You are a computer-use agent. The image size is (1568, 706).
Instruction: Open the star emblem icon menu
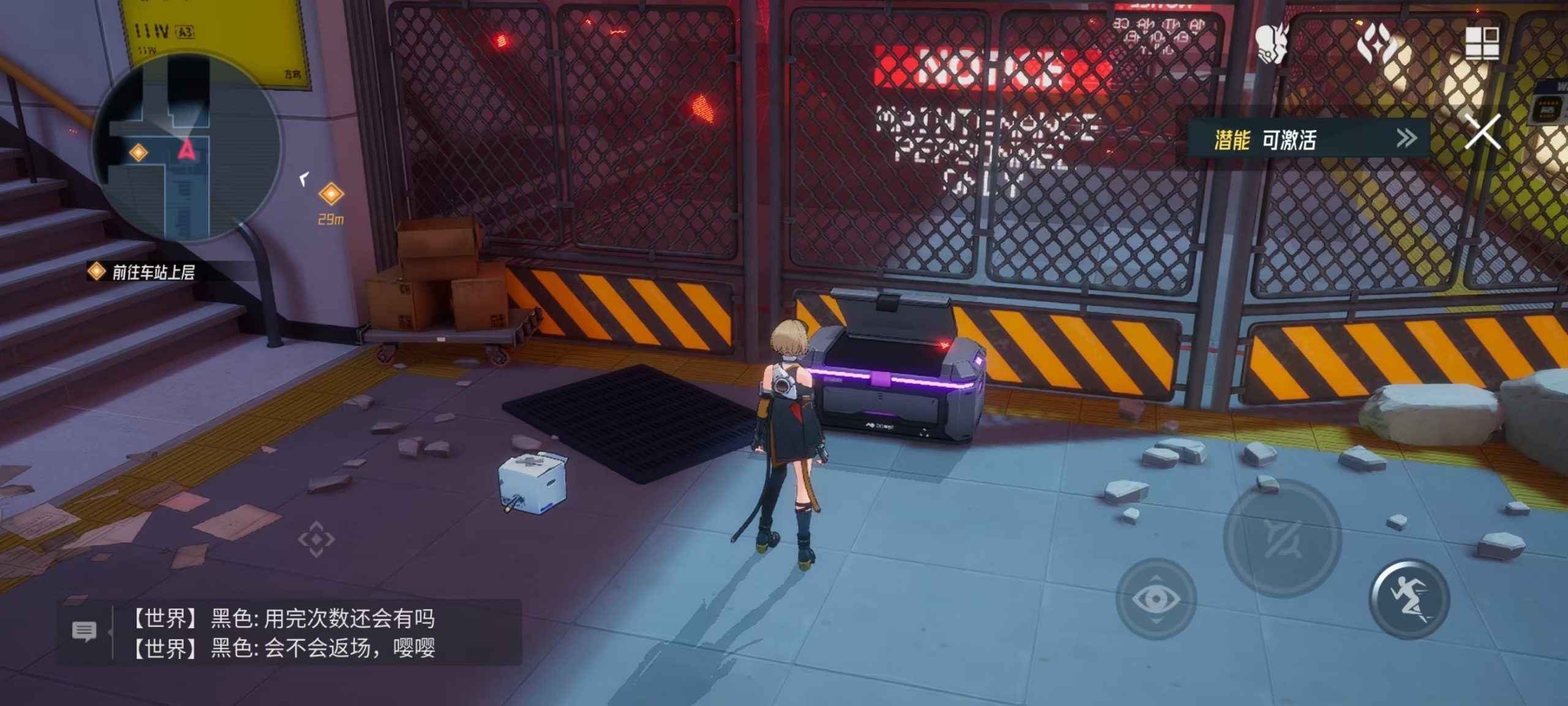(1376, 43)
